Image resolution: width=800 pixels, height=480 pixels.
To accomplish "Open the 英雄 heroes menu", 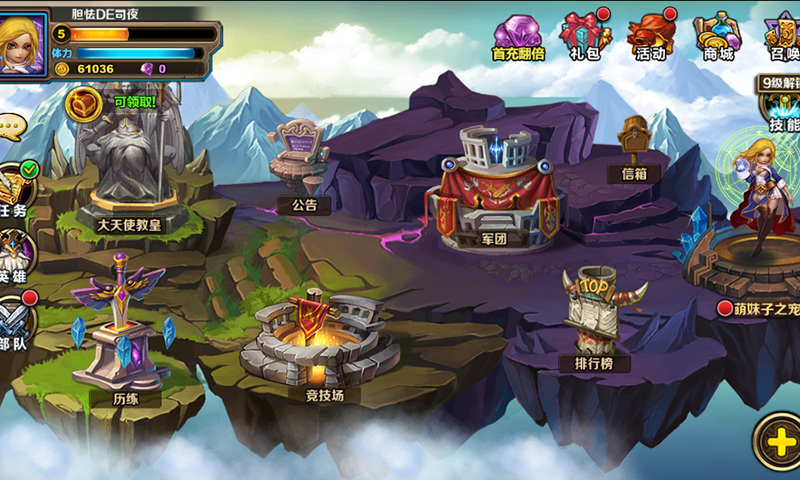I will click(14, 255).
